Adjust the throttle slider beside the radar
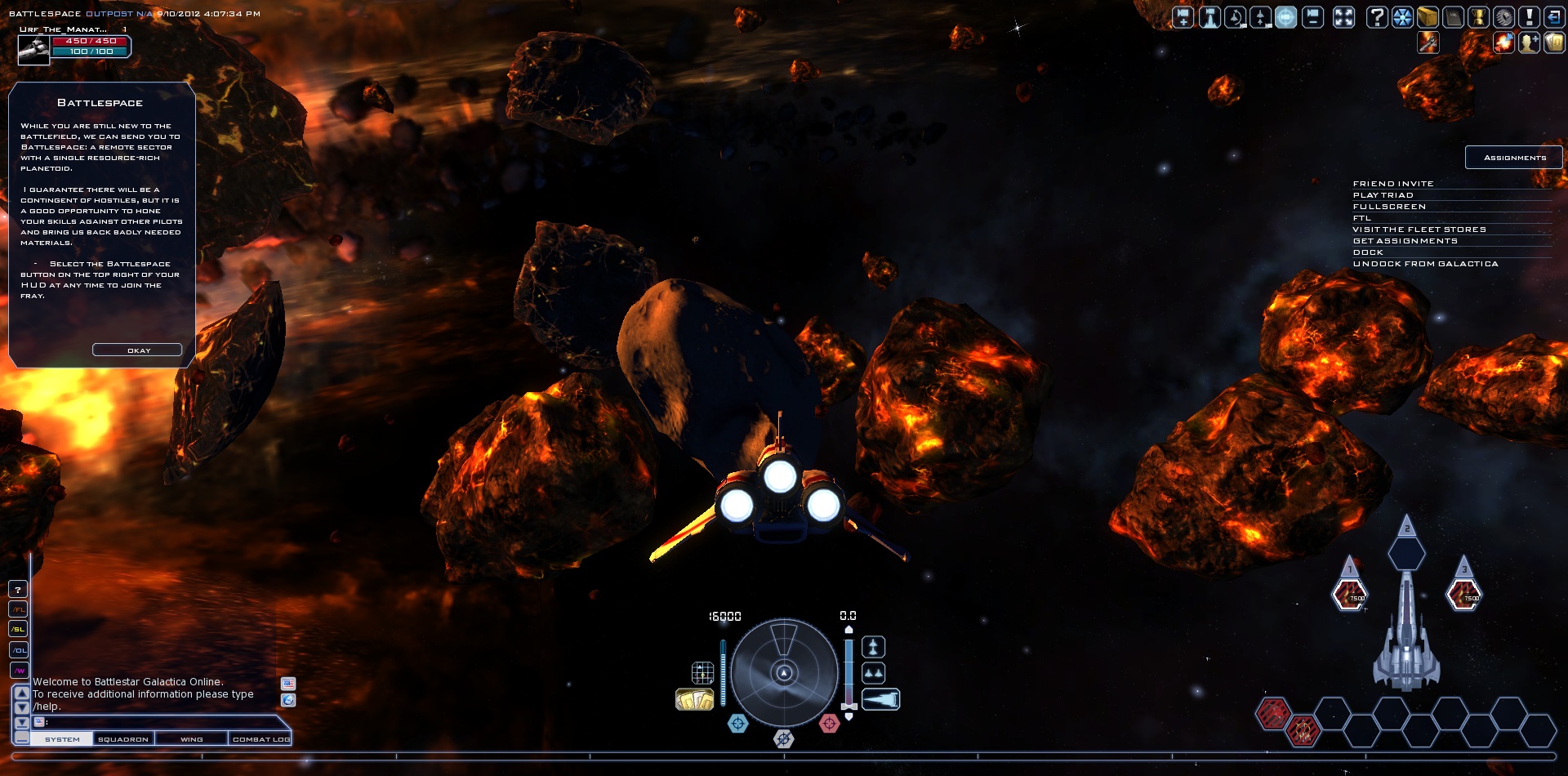This screenshot has width=1568, height=776. (849, 672)
